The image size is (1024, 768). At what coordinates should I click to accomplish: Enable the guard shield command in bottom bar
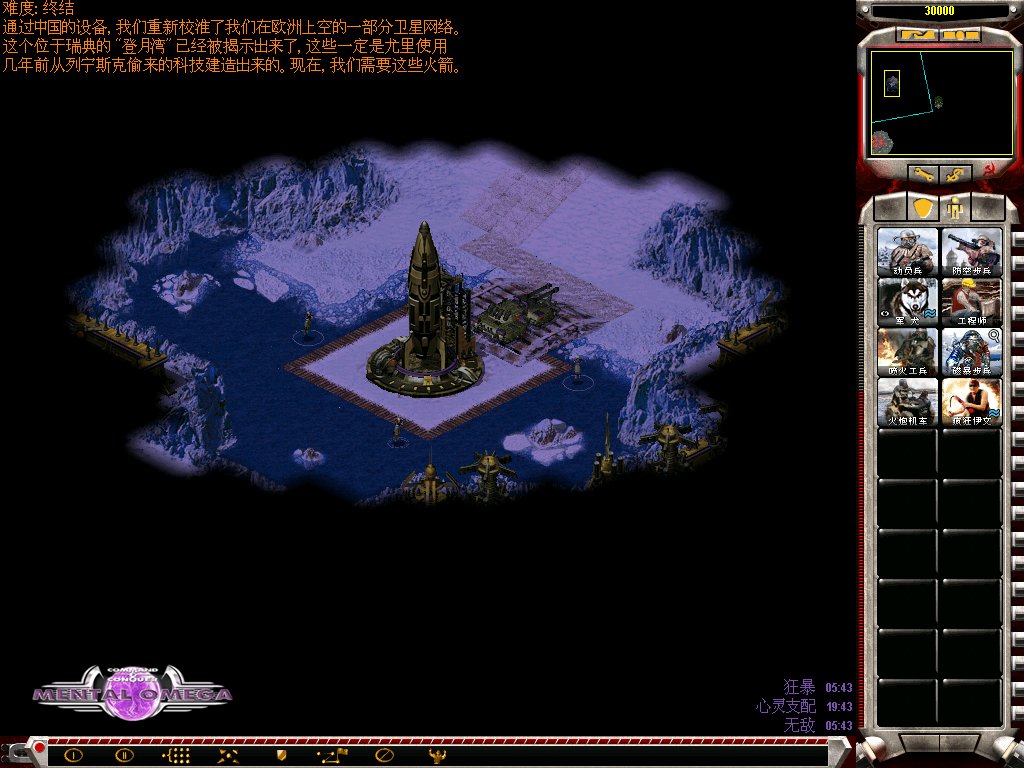tap(281, 755)
